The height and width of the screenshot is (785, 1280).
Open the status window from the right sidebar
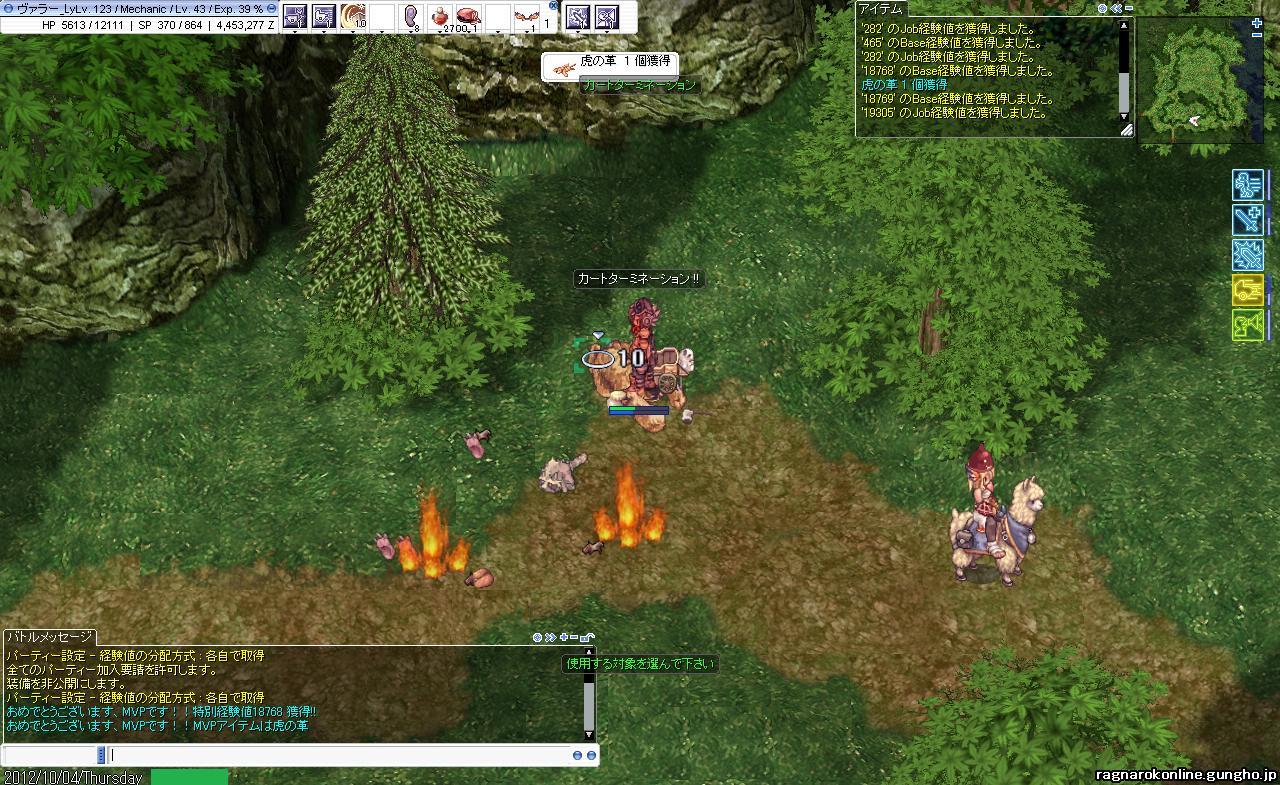(x=1248, y=186)
